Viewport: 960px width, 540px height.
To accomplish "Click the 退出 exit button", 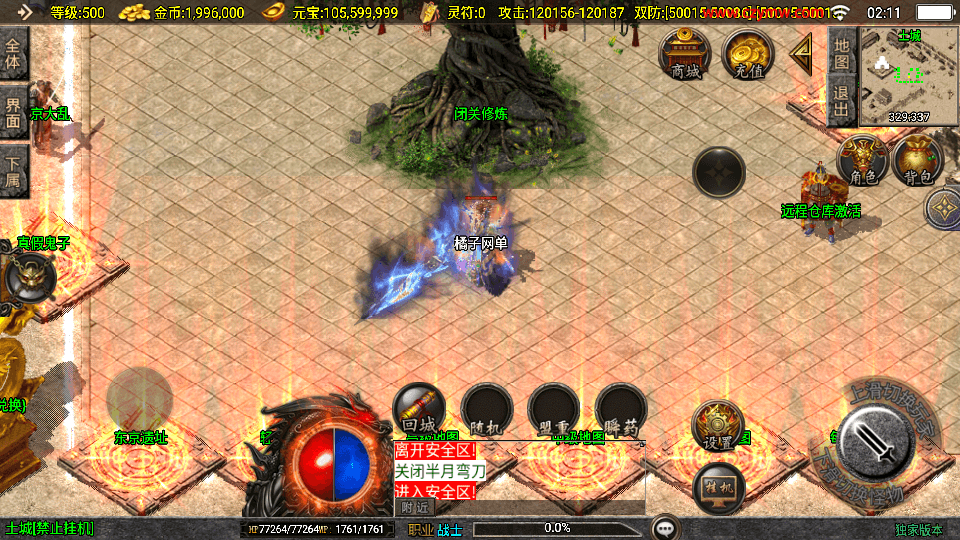I will 842,101.
